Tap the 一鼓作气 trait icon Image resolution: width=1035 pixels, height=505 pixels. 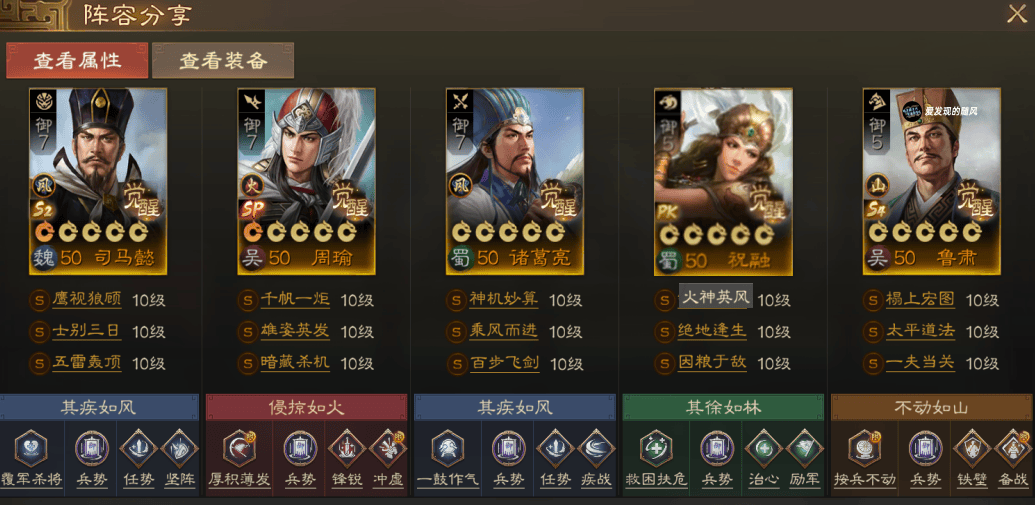point(447,449)
